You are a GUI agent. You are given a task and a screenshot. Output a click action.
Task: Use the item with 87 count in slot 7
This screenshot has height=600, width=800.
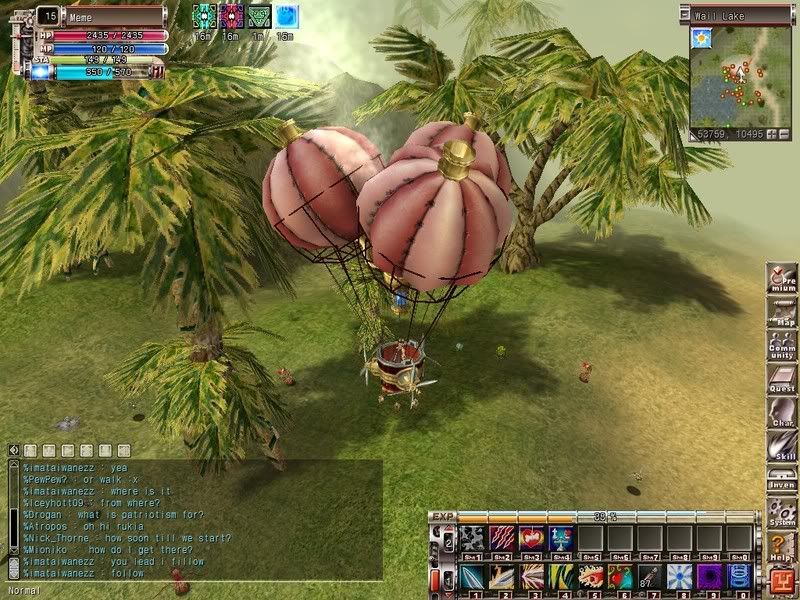(650, 578)
